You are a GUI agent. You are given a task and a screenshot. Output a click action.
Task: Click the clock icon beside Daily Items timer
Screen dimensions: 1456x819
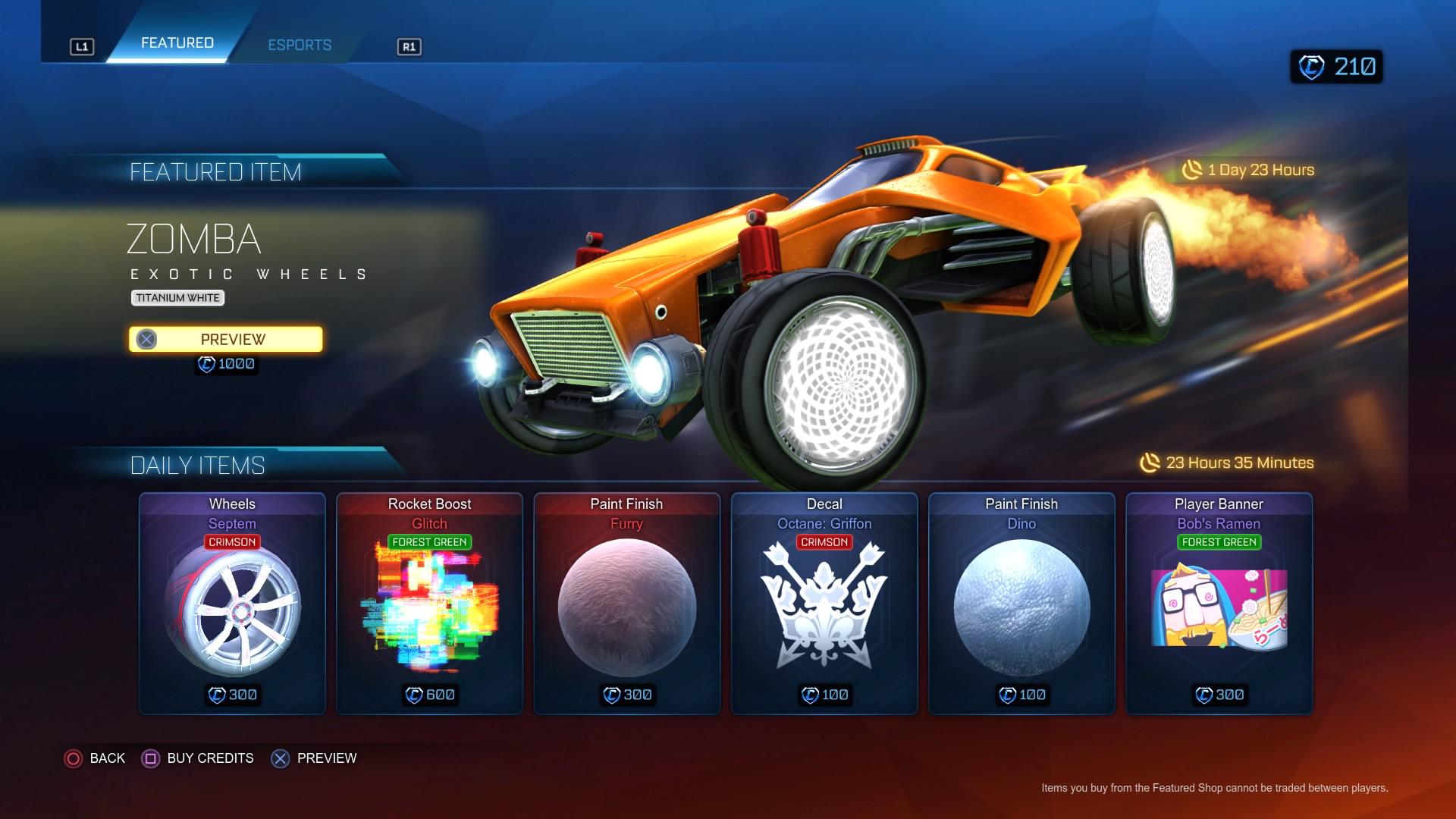[1150, 462]
